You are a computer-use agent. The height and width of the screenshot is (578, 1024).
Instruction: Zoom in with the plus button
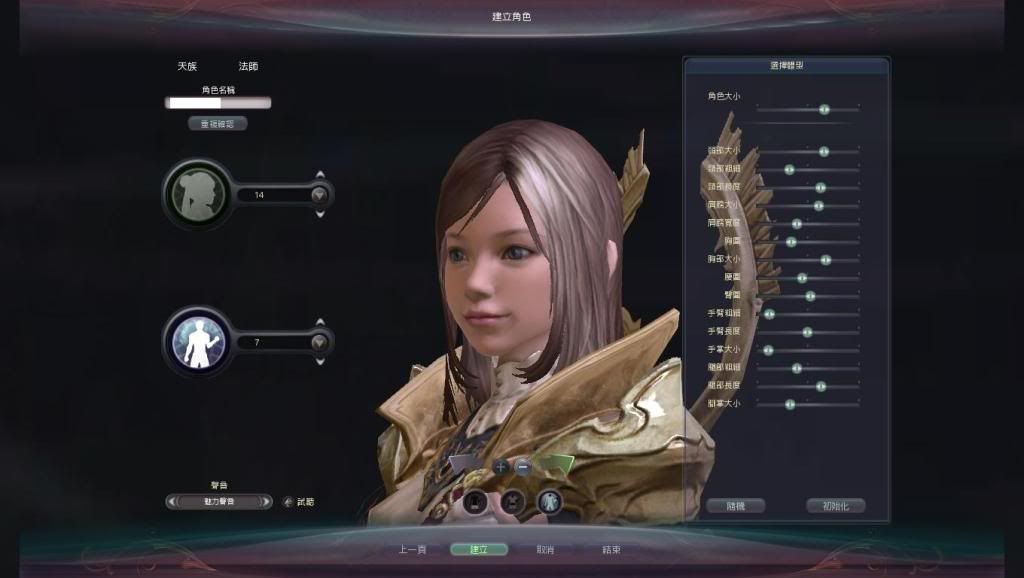coord(501,466)
